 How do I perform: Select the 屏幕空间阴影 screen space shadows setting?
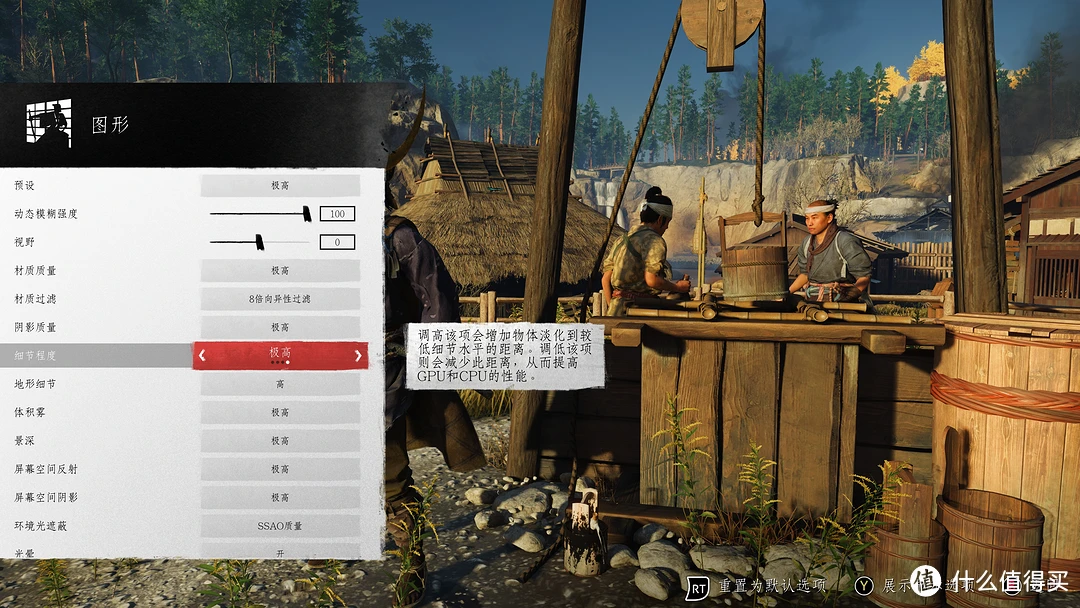point(280,497)
